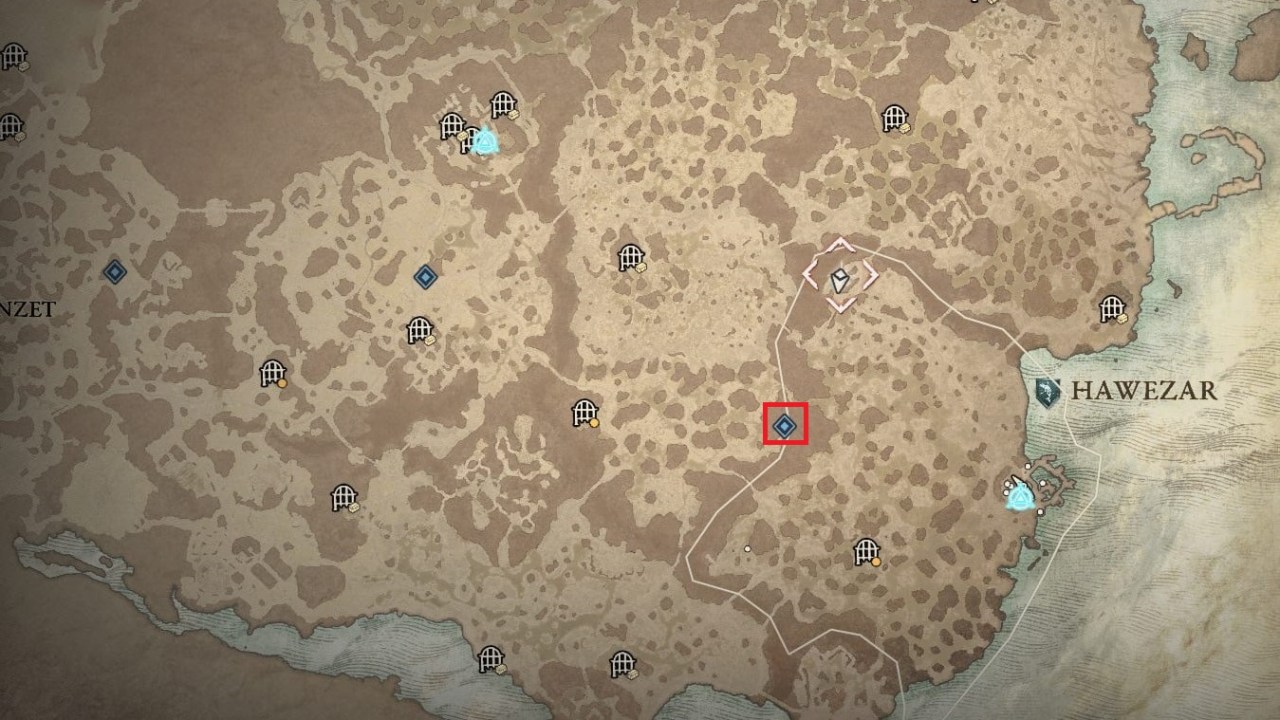
Task: Open the dungeon entrance west of the winding road
Action: (583, 413)
